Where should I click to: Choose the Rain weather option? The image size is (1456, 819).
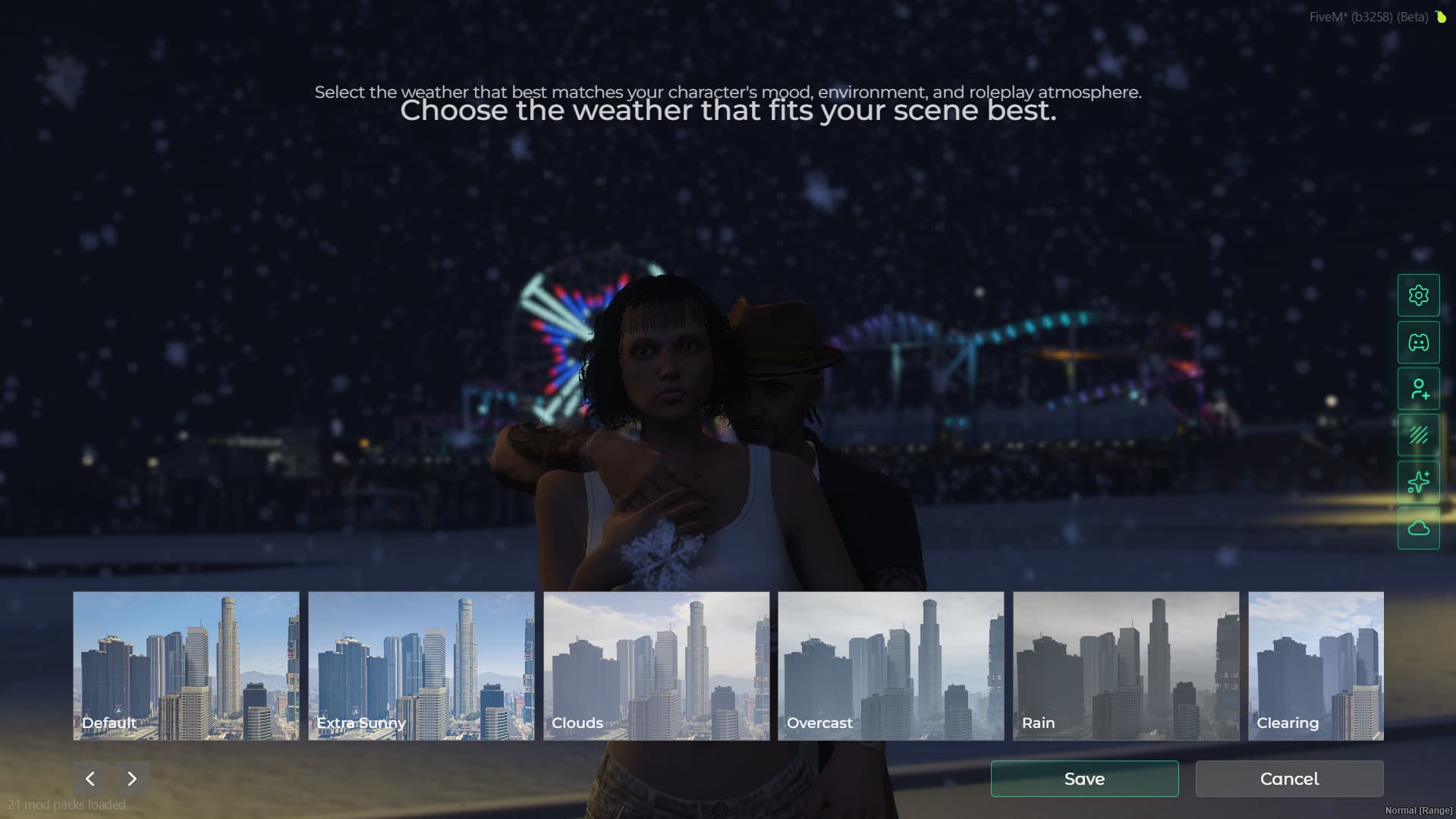coord(1126,666)
